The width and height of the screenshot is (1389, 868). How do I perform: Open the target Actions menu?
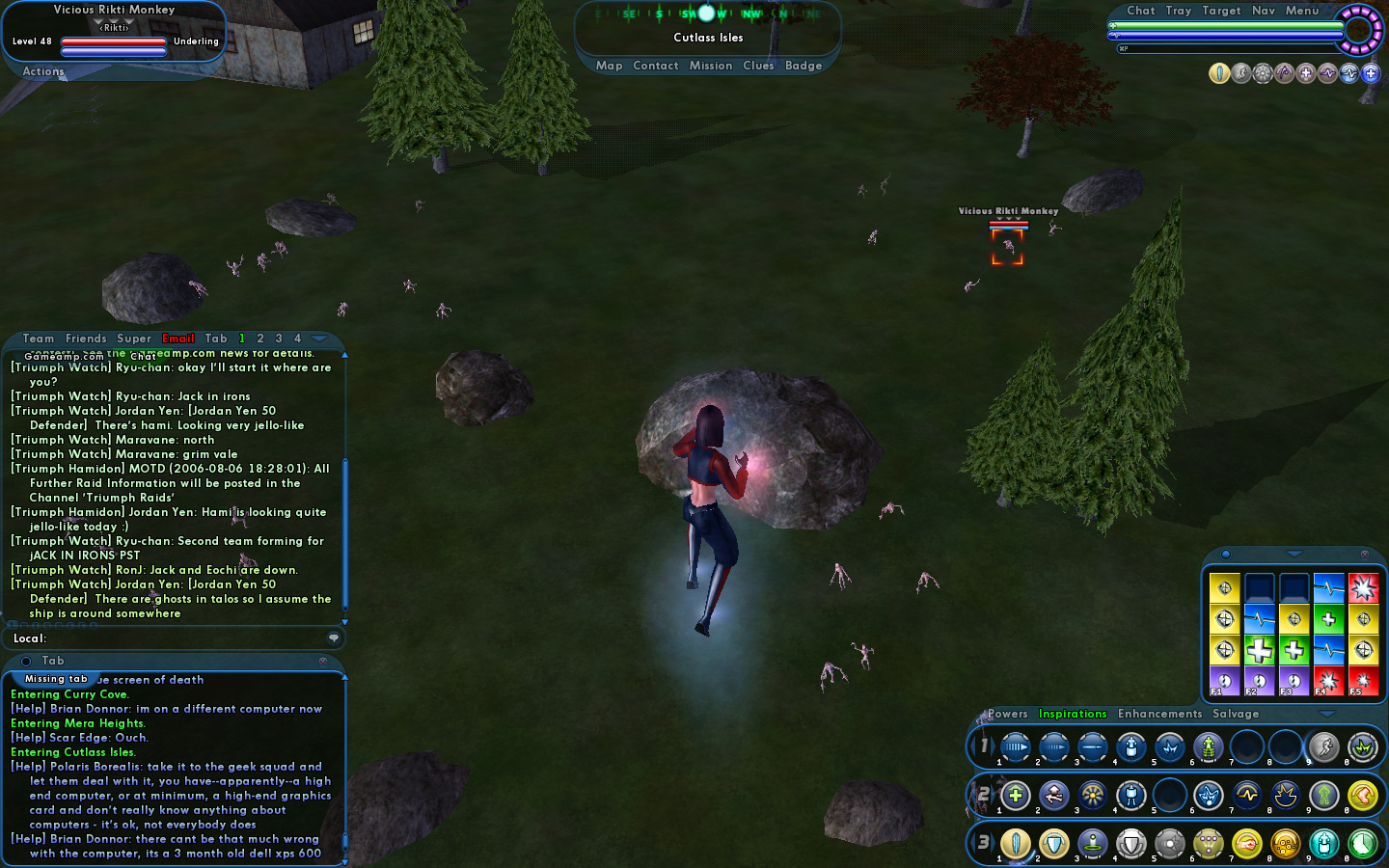coord(43,71)
